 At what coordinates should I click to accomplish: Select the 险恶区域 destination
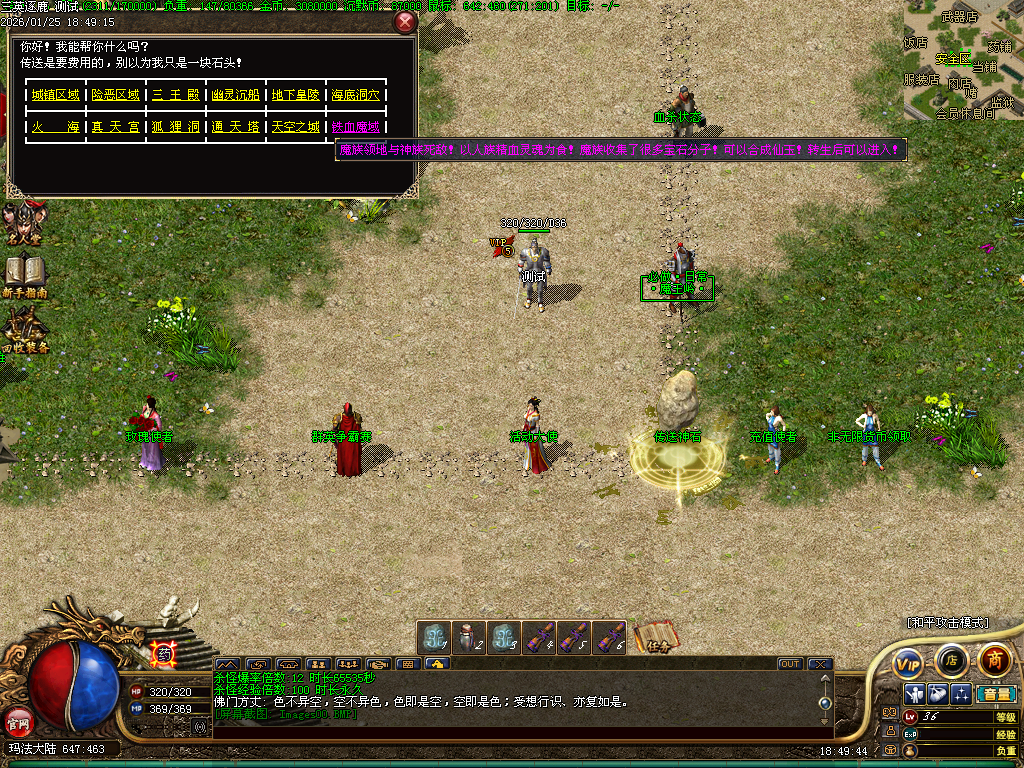[116, 95]
